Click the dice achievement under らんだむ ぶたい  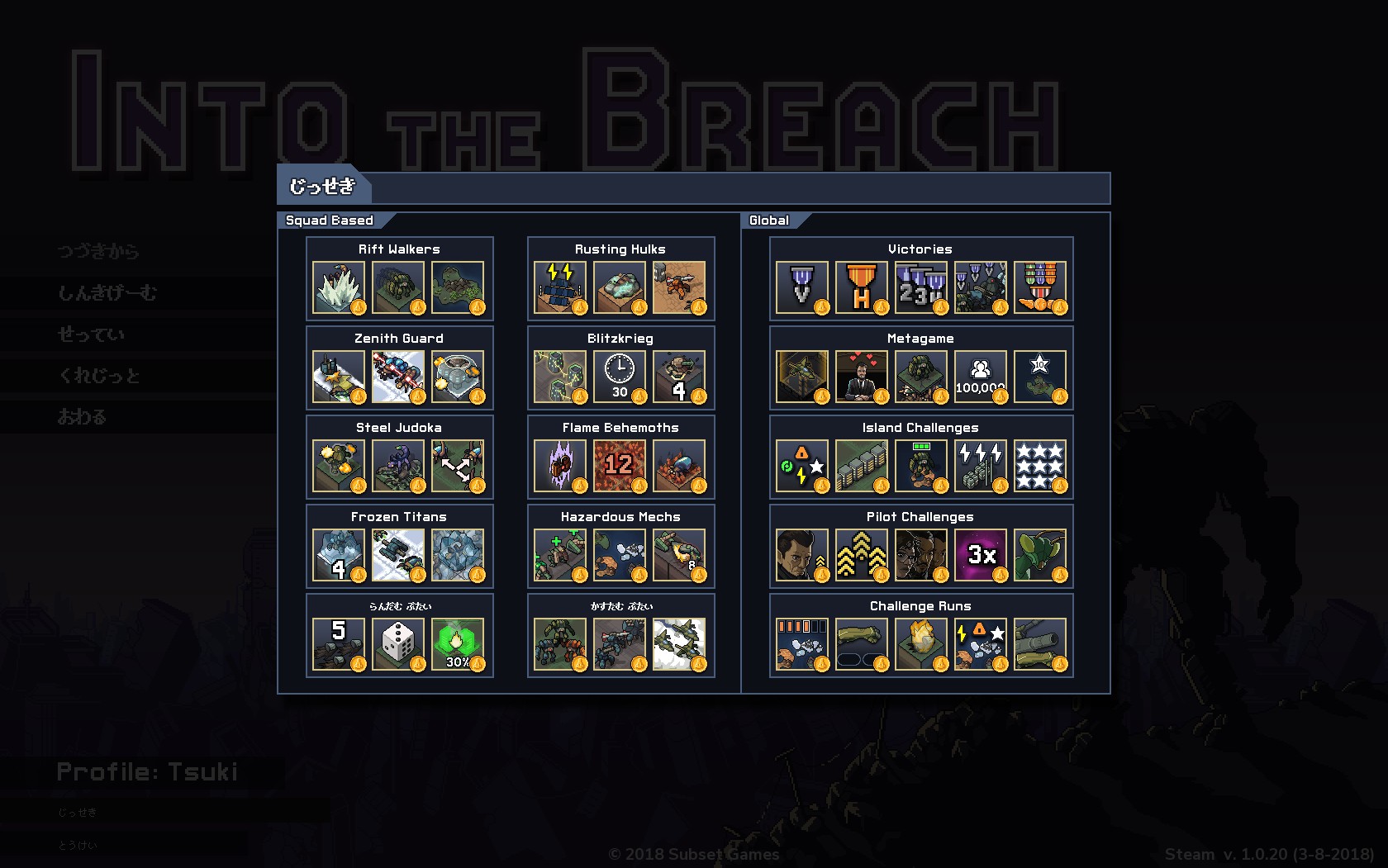(x=399, y=644)
